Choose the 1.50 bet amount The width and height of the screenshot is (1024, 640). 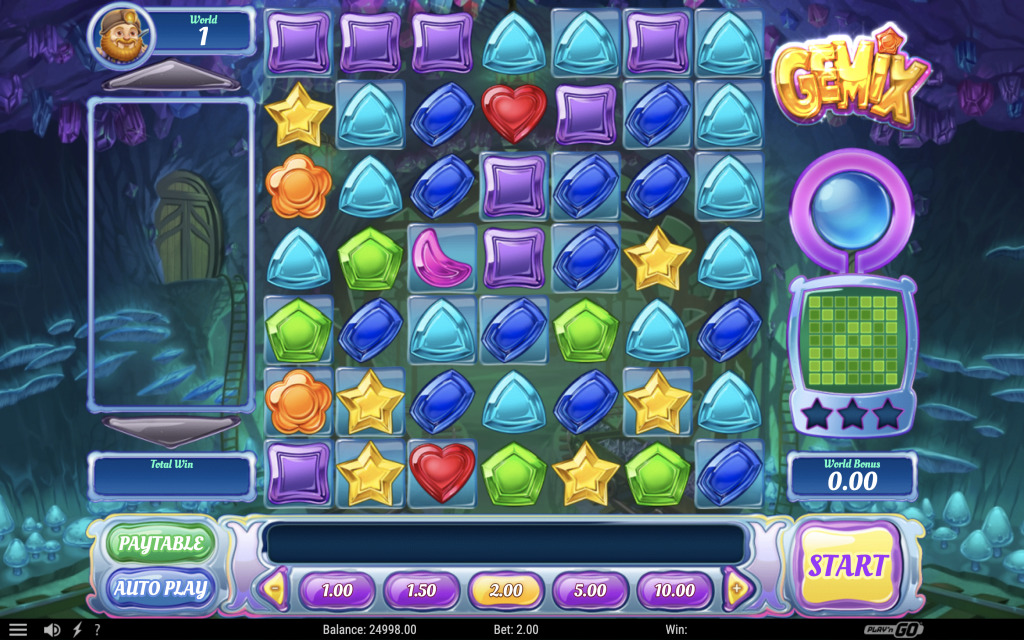coord(421,590)
